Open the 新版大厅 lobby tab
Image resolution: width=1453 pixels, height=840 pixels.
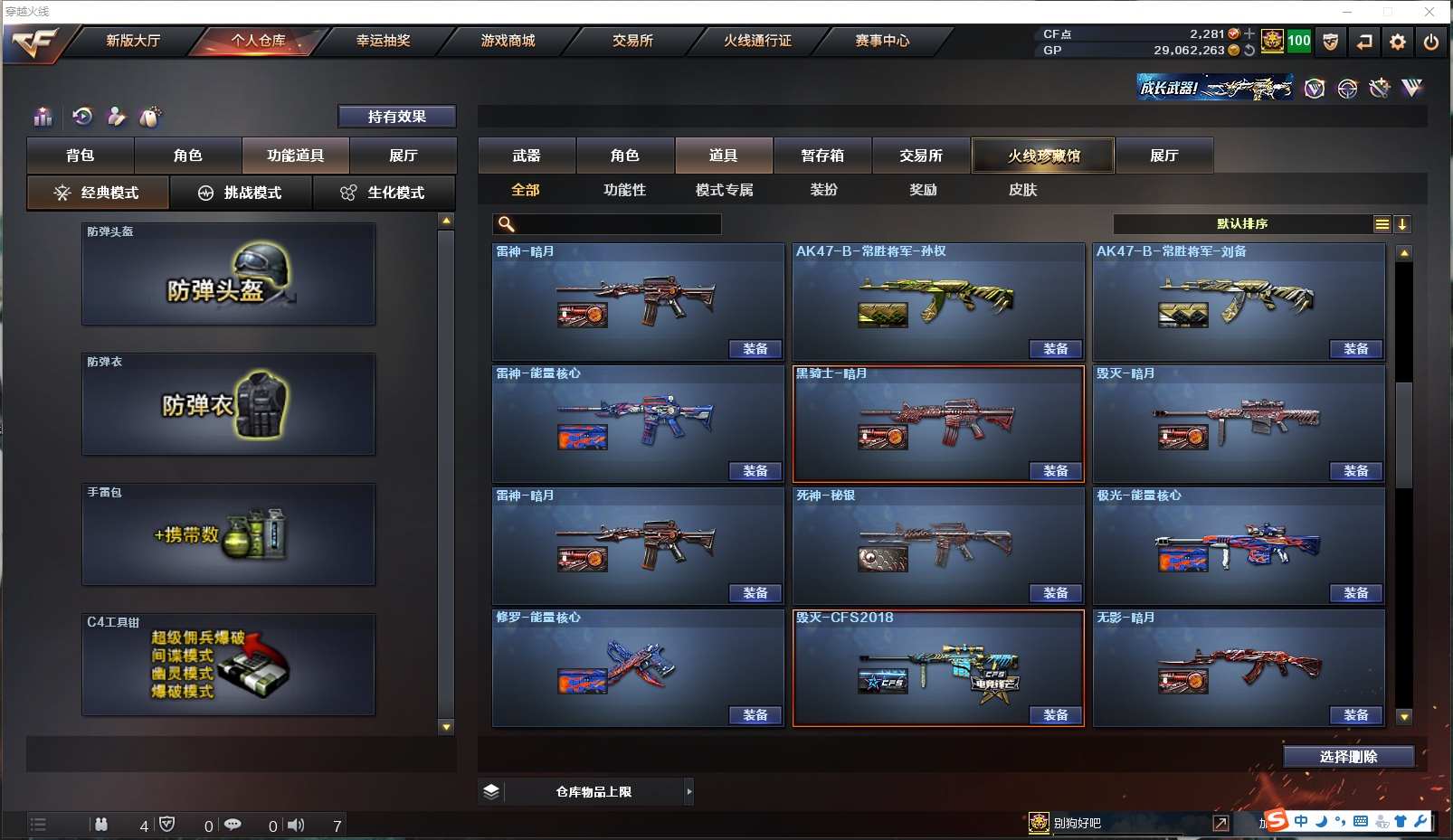[x=133, y=41]
